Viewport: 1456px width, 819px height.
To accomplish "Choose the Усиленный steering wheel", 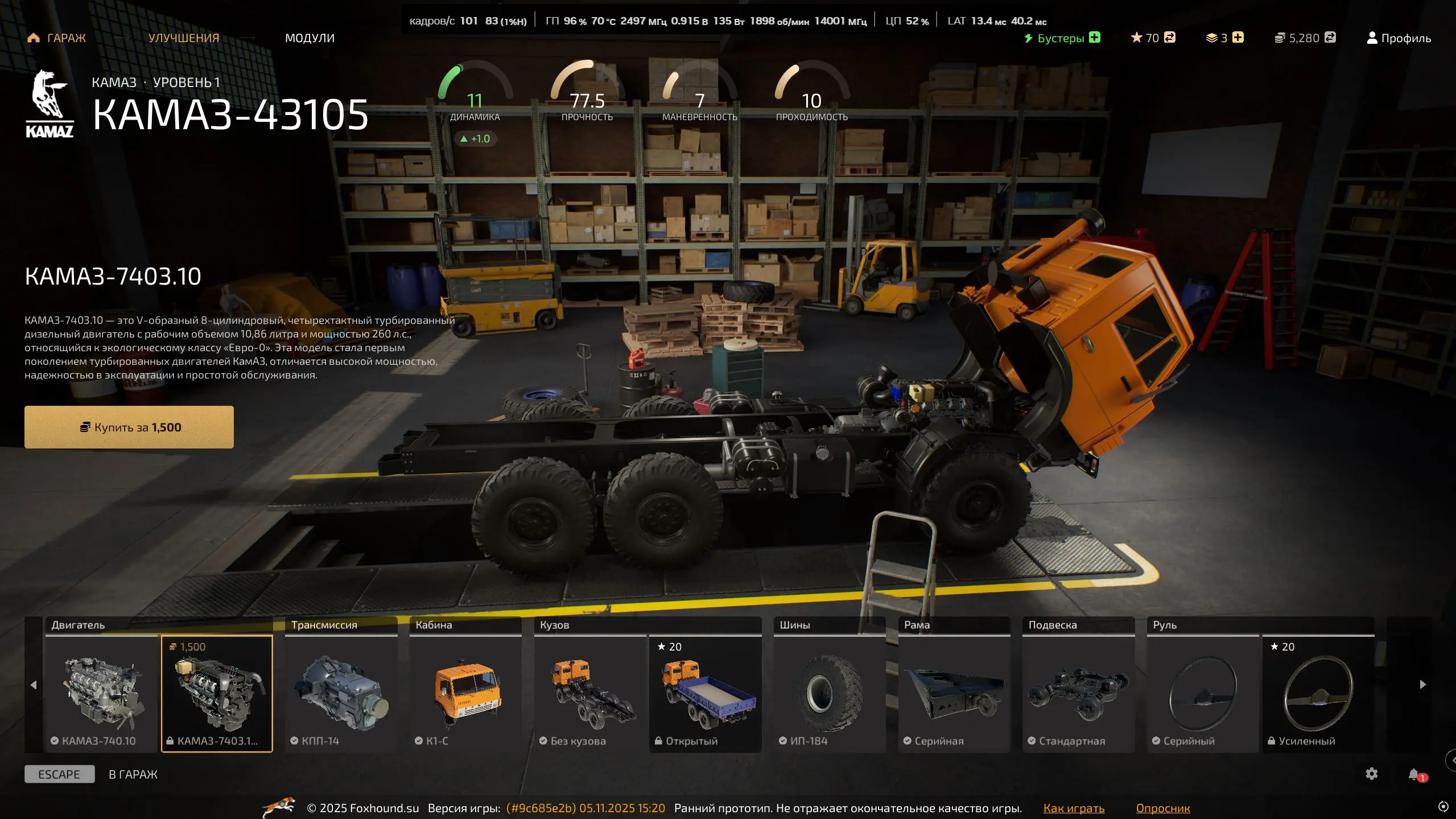I will pos(1318,693).
